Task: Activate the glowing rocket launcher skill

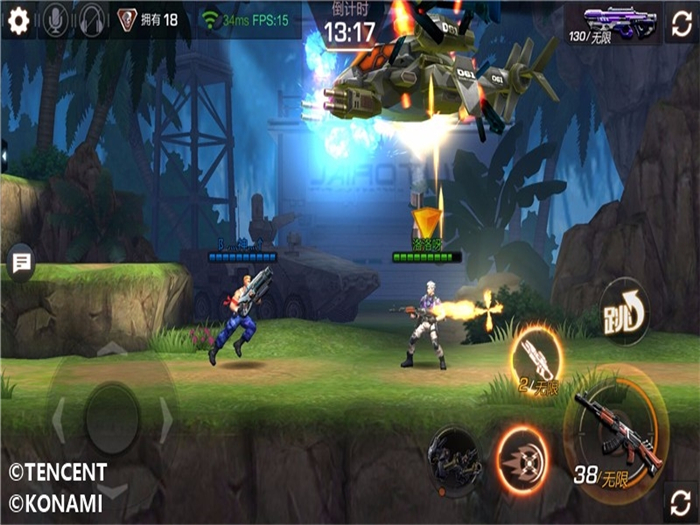Action: tap(537, 357)
